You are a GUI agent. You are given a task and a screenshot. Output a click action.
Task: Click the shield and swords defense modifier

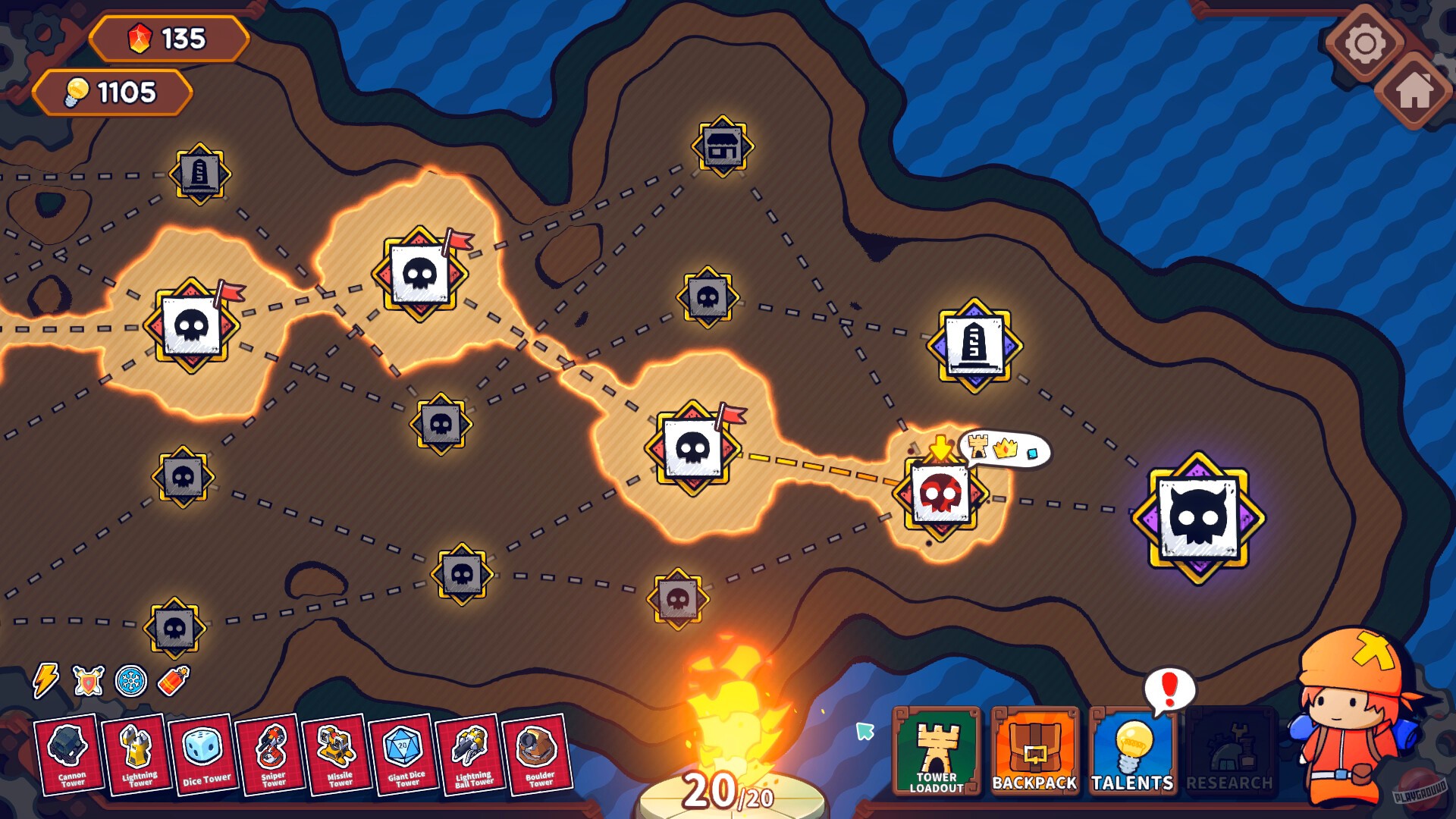click(89, 681)
